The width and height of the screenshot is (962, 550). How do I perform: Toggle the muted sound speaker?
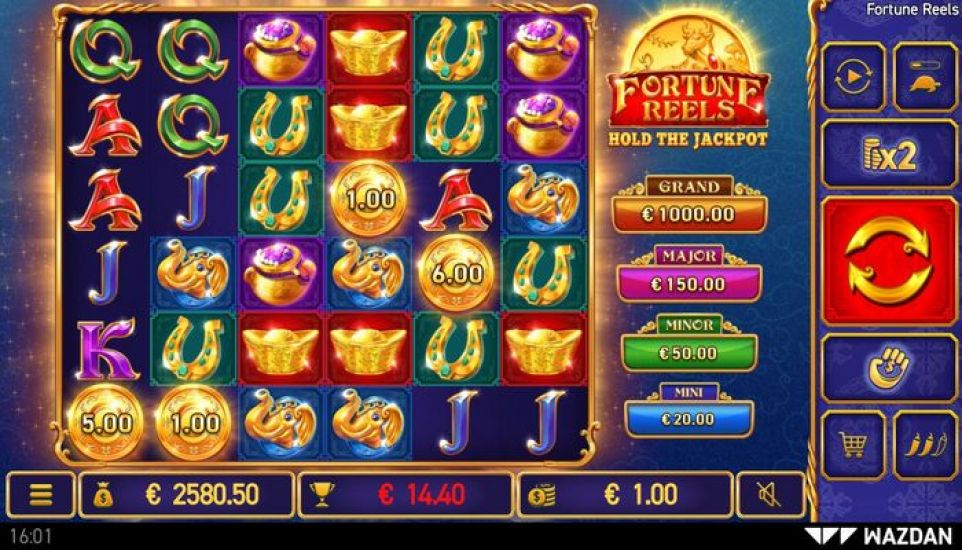[770, 494]
